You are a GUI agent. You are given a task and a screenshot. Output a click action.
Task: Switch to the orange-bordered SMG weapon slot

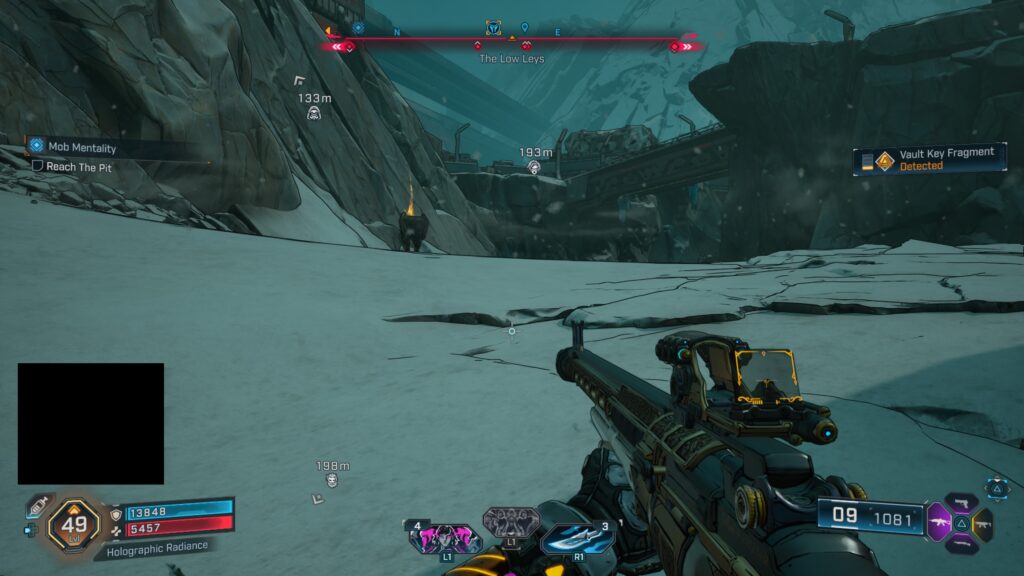pyautogui.click(x=982, y=522)
